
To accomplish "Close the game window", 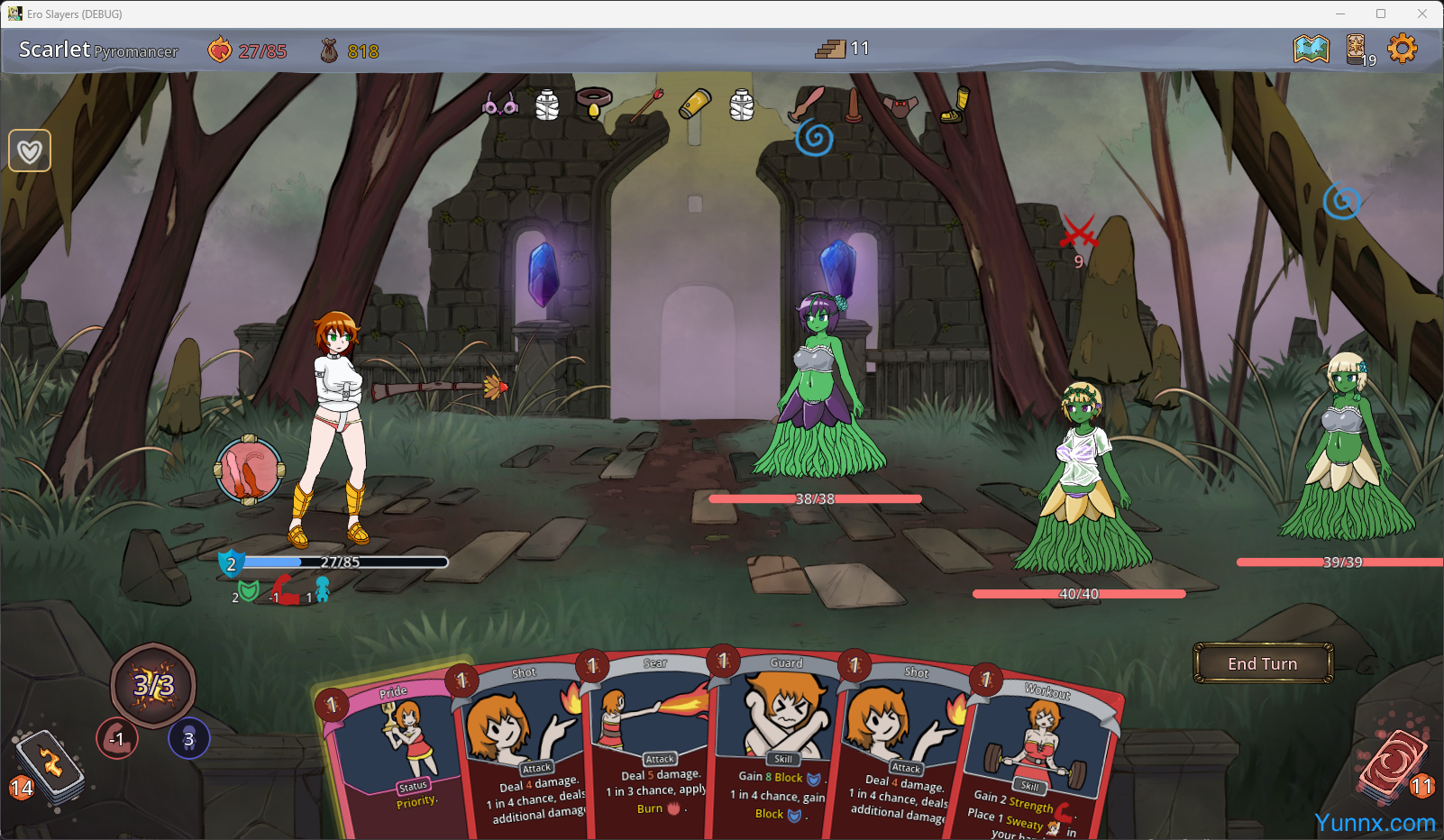I will pos(1422,14).
